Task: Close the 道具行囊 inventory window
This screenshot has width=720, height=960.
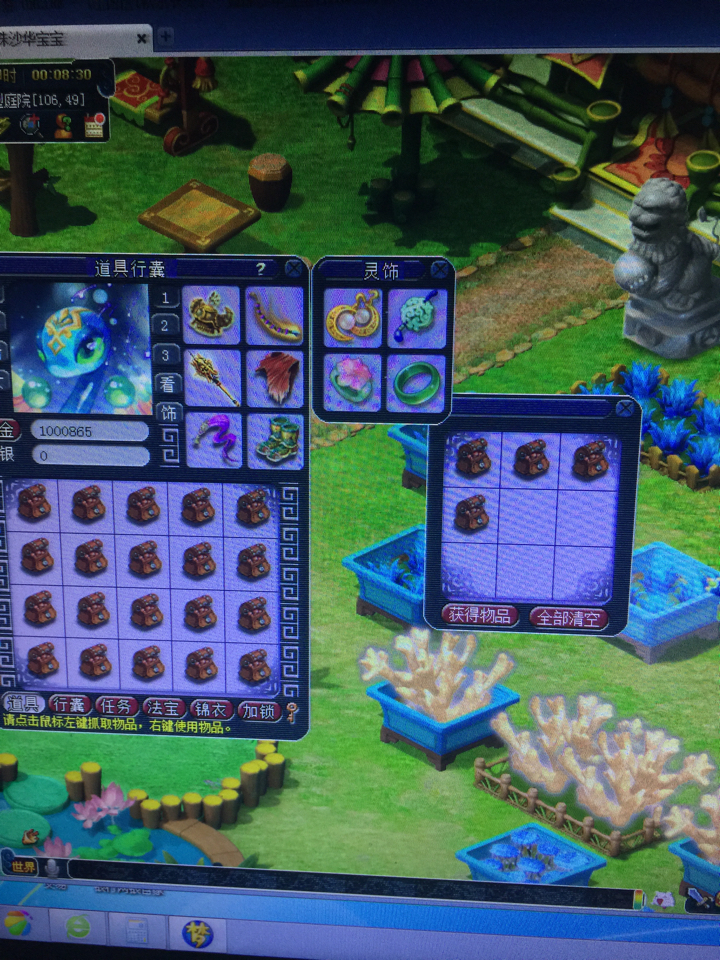Action: pyautogui.click(x=292, y=269)
